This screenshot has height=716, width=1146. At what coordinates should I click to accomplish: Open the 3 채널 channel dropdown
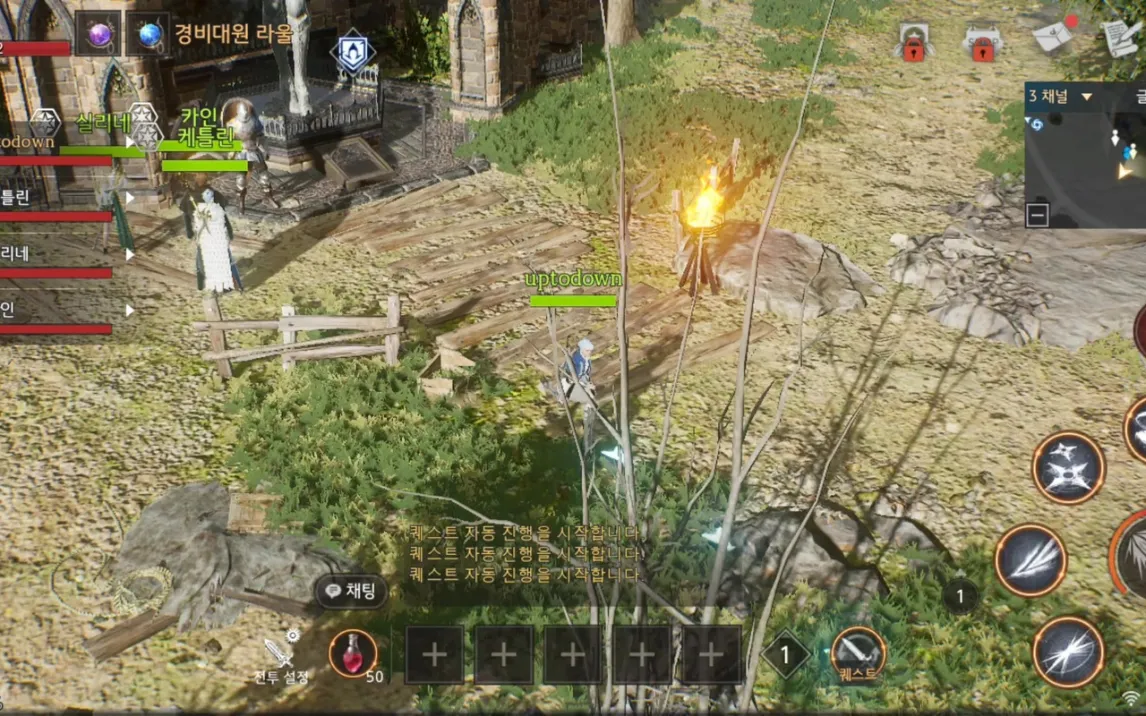(1060, 97)
